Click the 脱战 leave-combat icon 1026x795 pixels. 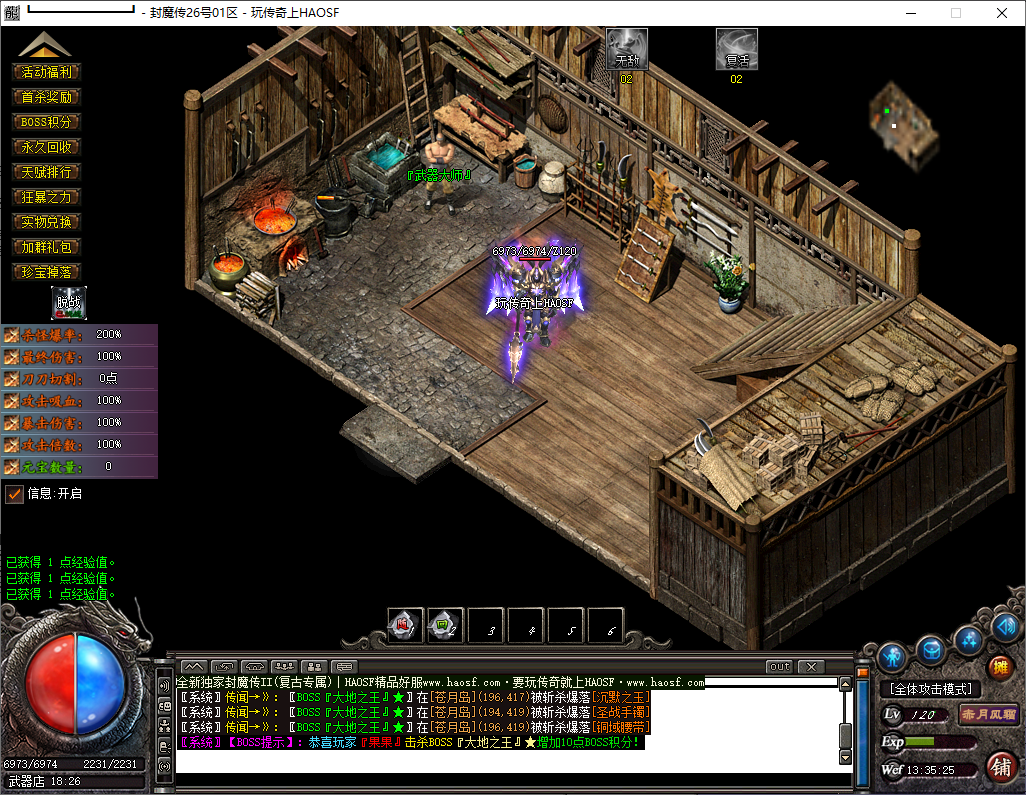[69, 302]
